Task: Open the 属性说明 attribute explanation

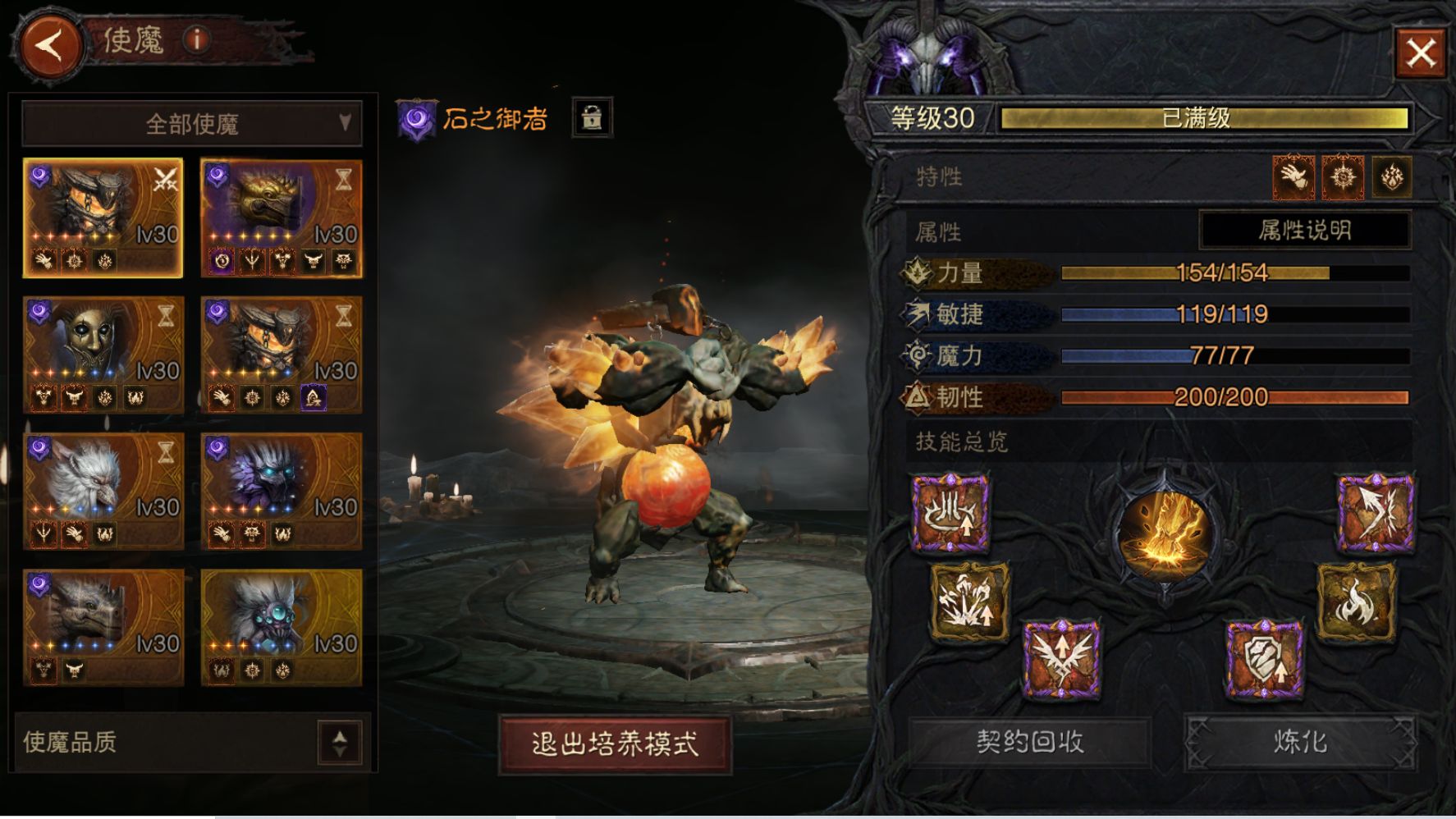Action: 1304,231
